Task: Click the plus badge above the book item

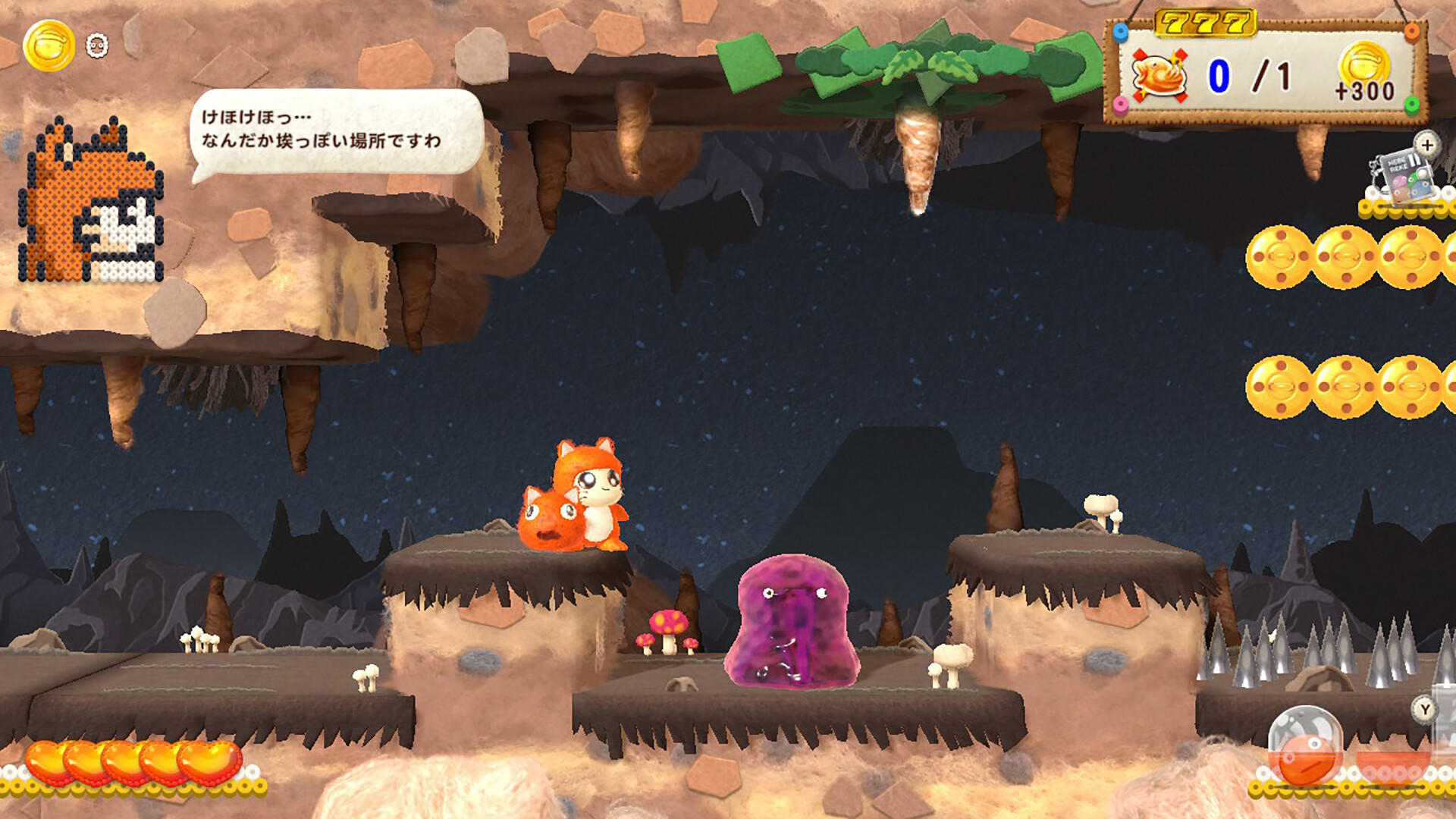Action: (1426, 145)
